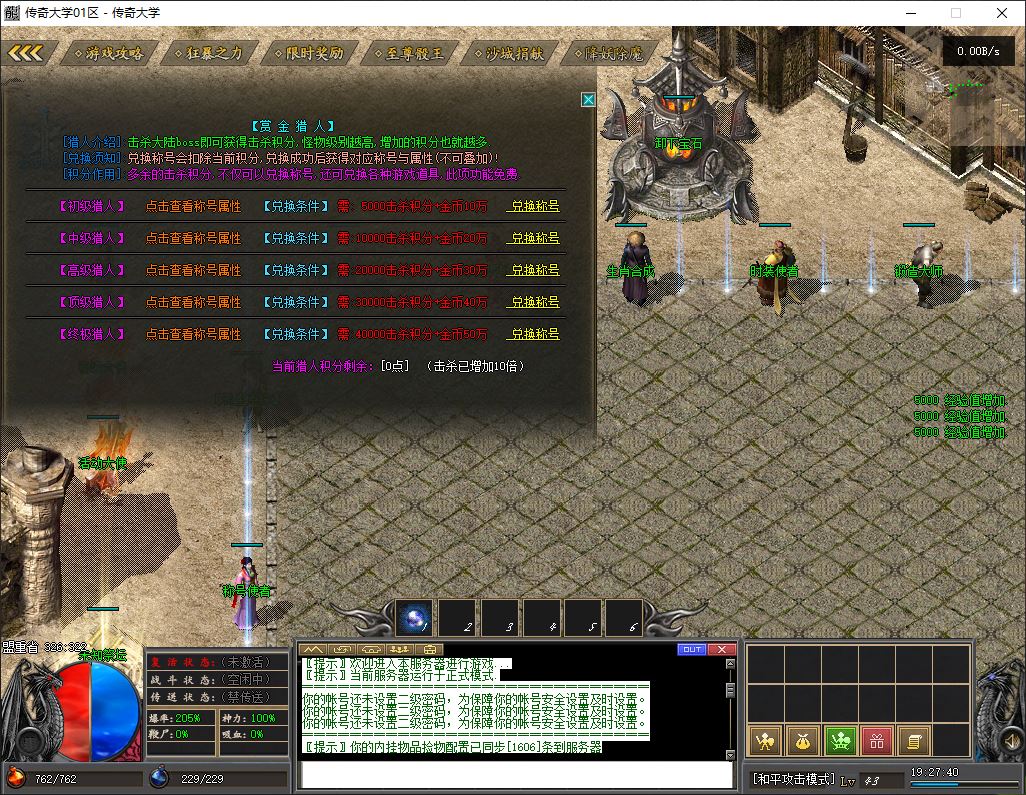Exchange for the 中级猎人 title

click(x=535, y=239)
